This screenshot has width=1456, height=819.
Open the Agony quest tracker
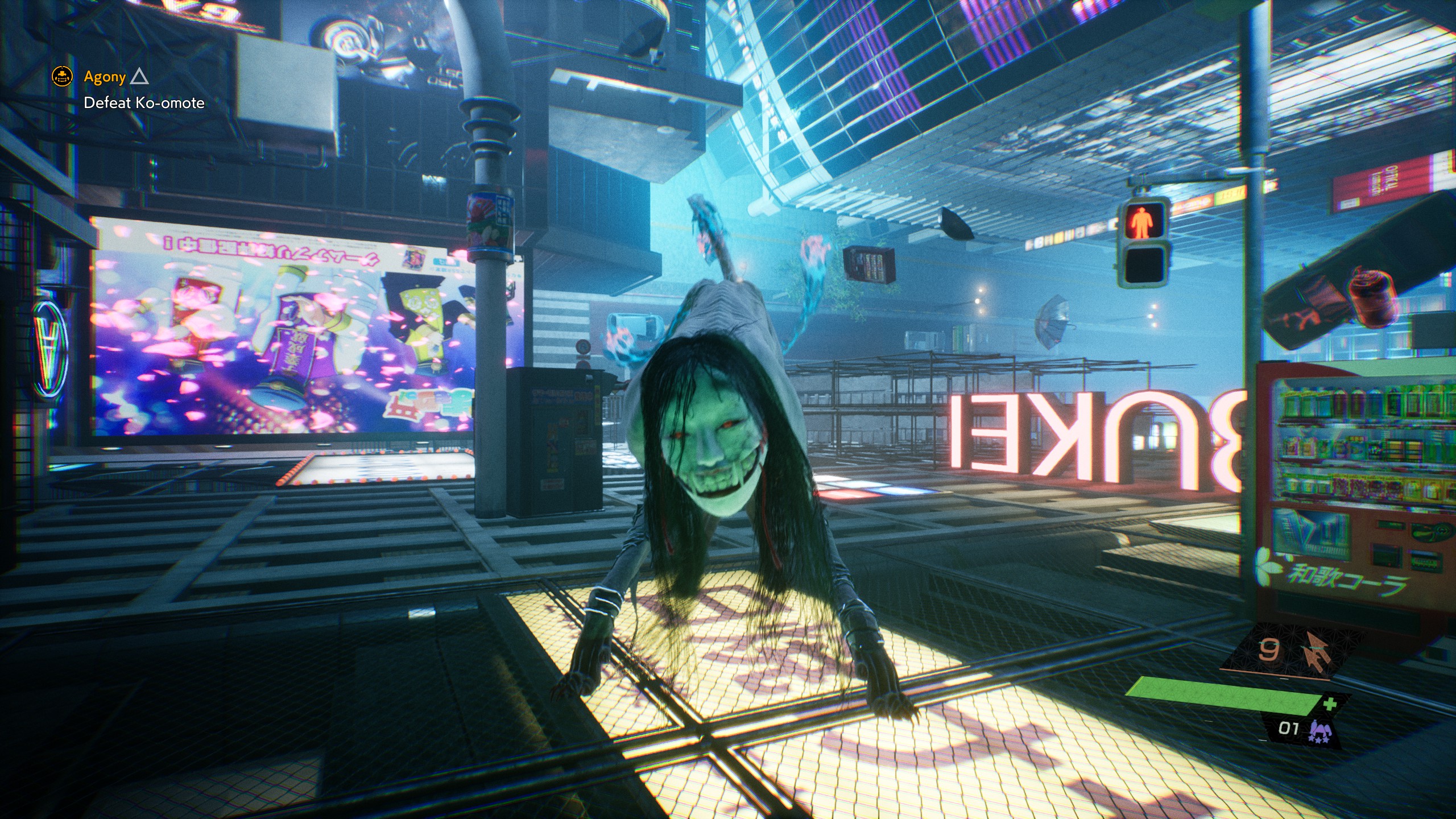coord(105,77)
